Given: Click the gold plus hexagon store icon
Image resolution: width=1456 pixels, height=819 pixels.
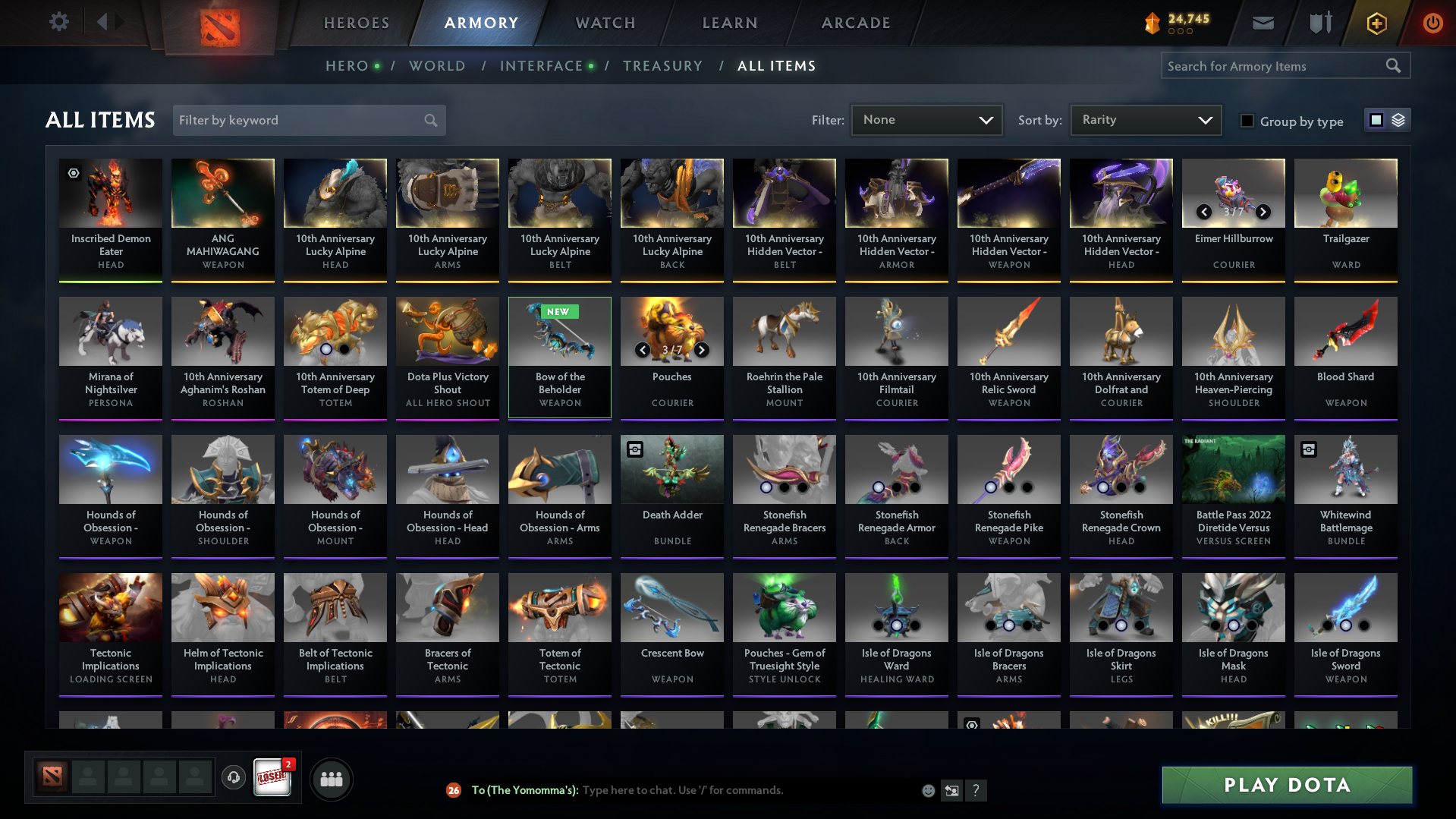Looking at the screenshot, I should coord(1376,23).
